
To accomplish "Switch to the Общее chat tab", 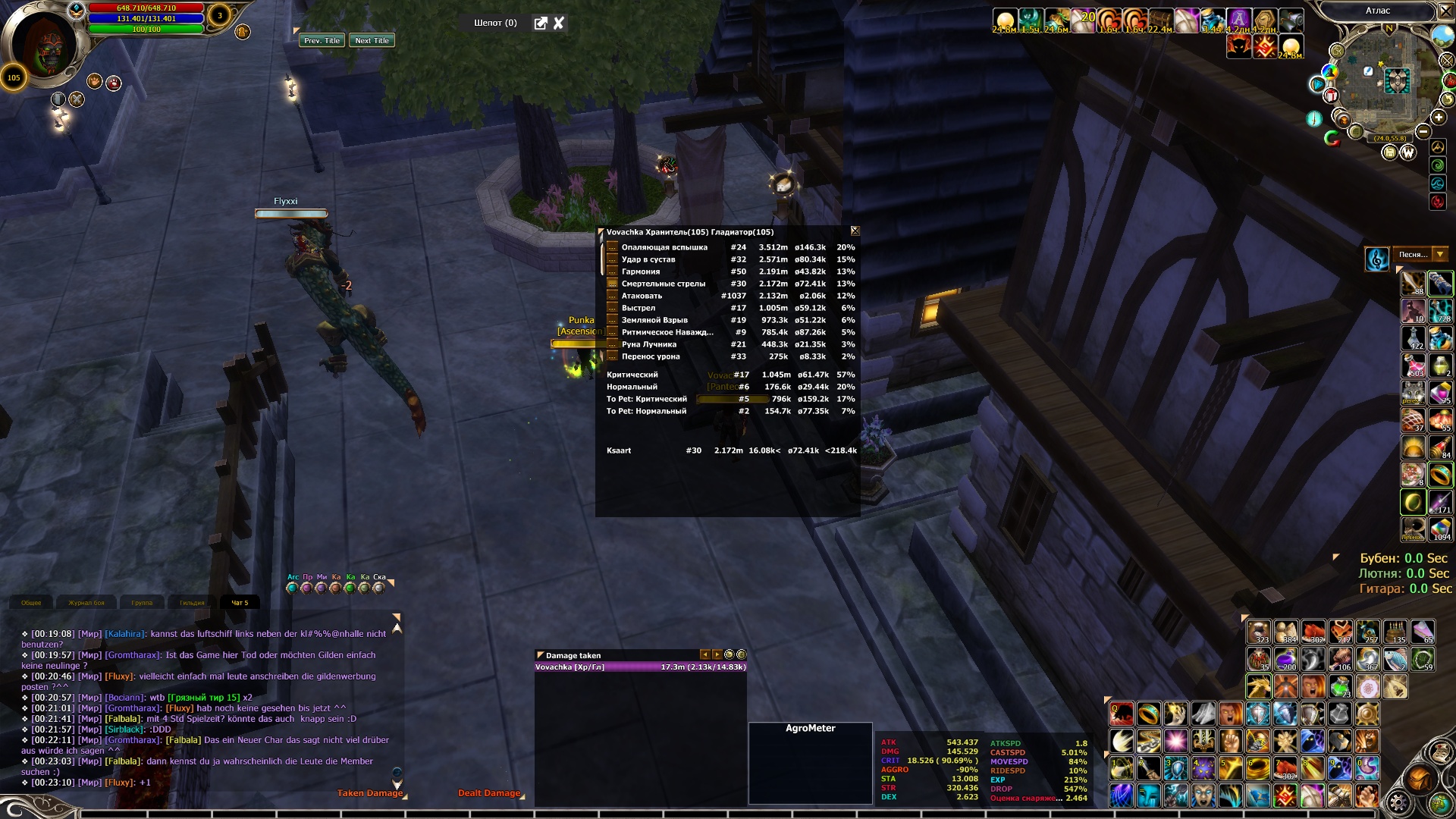I will click(x=32, y=603).
